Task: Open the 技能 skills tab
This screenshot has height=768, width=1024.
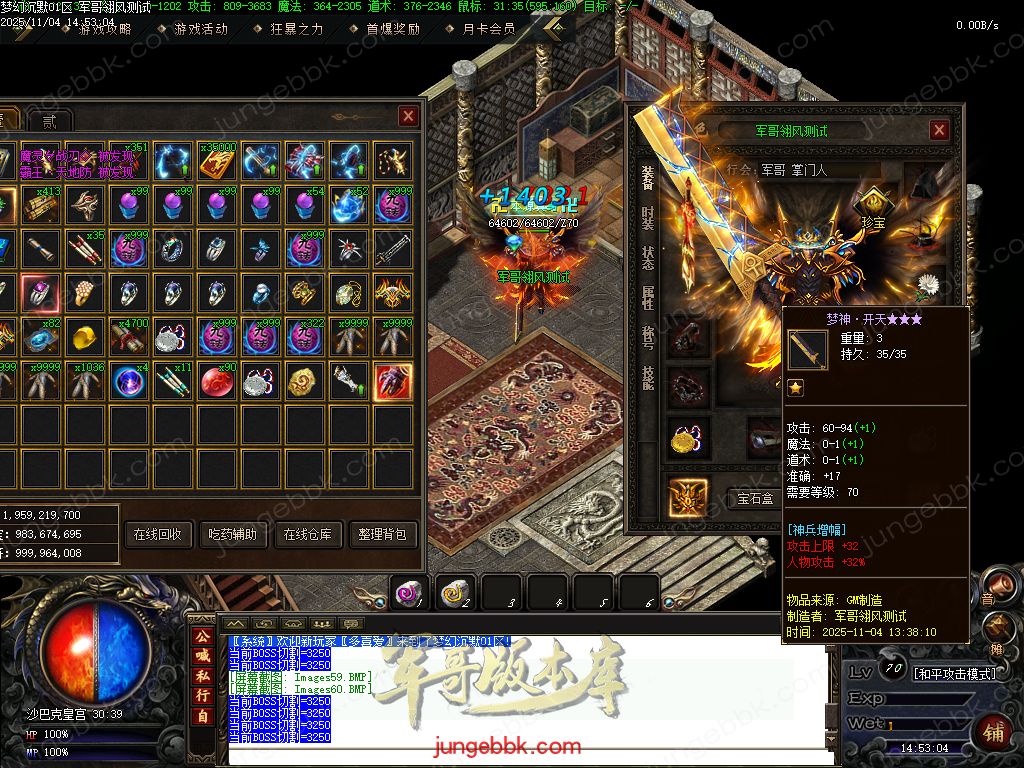Action: pos(647,377)
